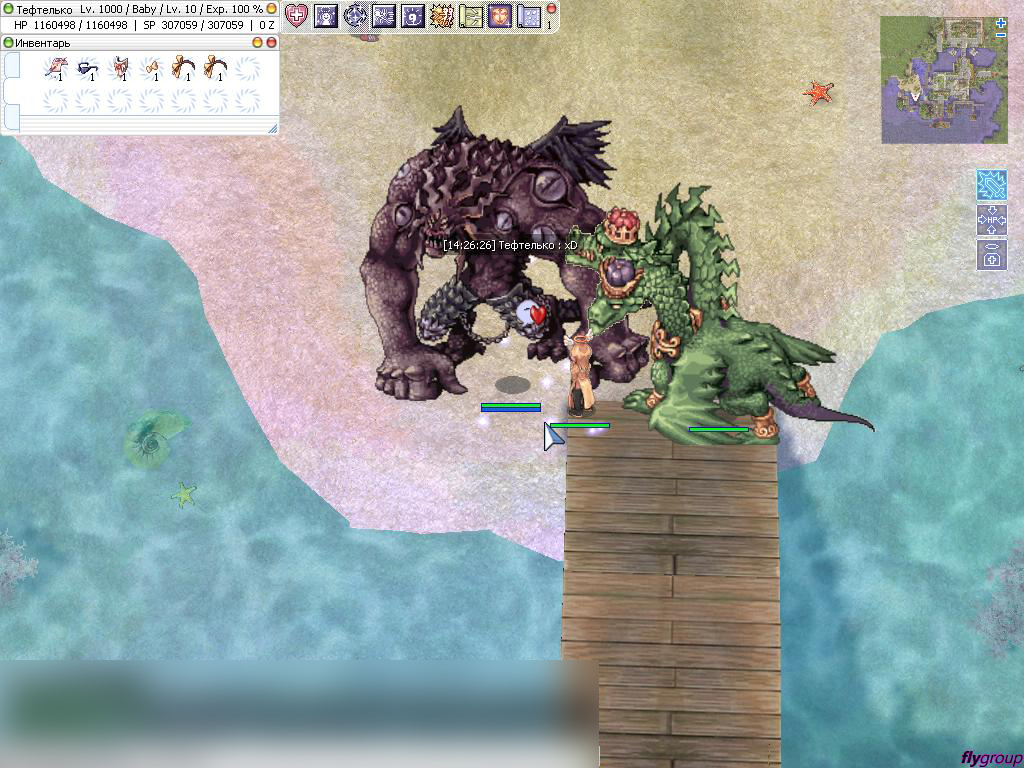Image resolution: width=1024 pixels, height=768 pixels.
Task: Close the skill hotbar with red button
Action: (551, 9)
